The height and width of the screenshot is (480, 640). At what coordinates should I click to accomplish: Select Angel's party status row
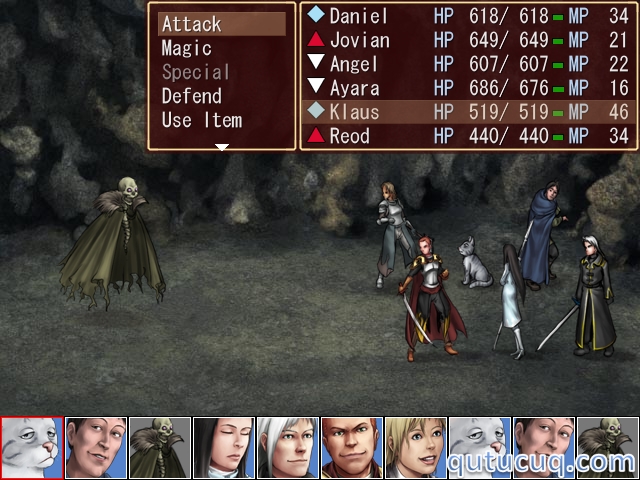point(468,64)
